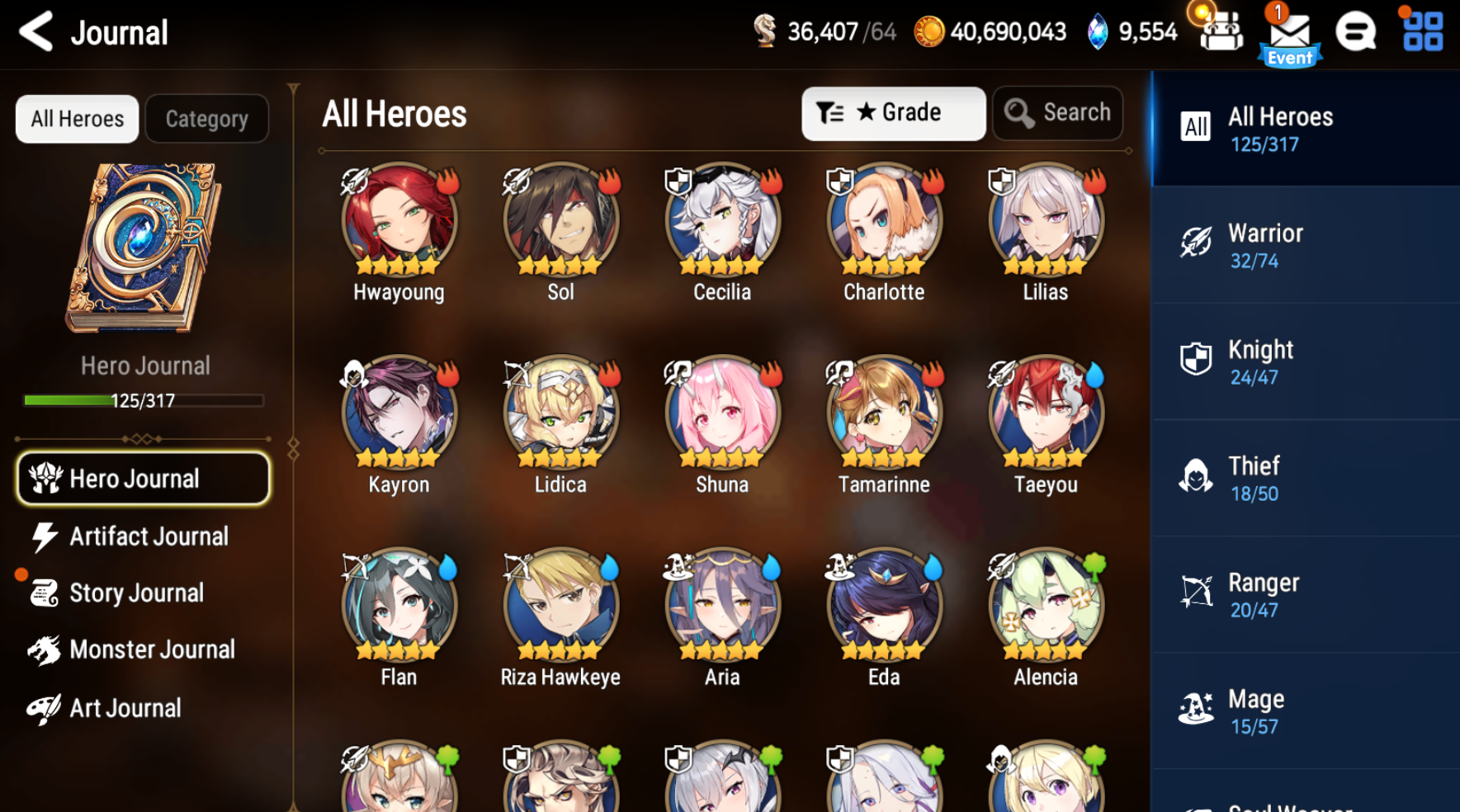Open the Event mailbox

tap(1289, 33)
